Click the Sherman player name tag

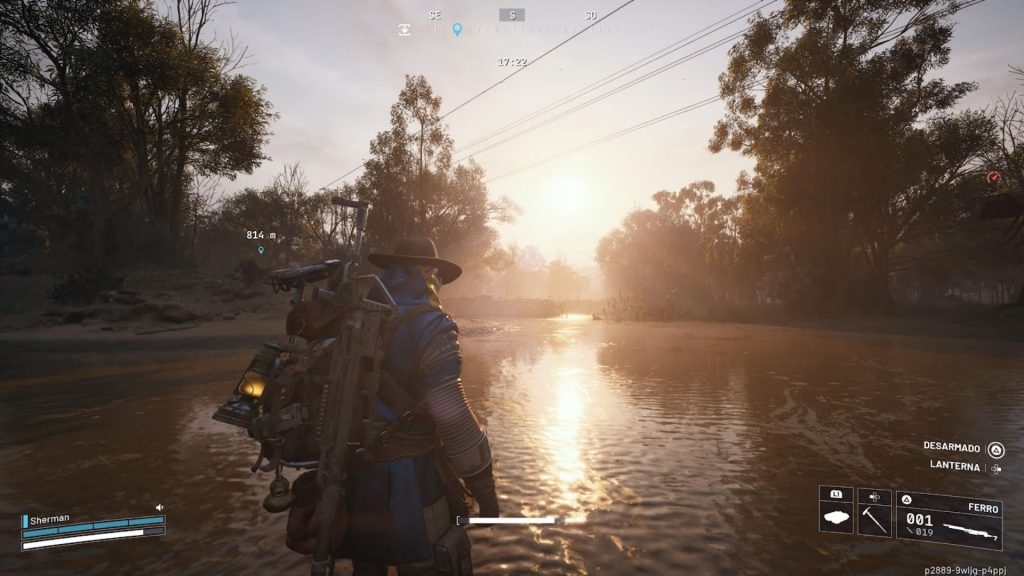coord(51,520)
